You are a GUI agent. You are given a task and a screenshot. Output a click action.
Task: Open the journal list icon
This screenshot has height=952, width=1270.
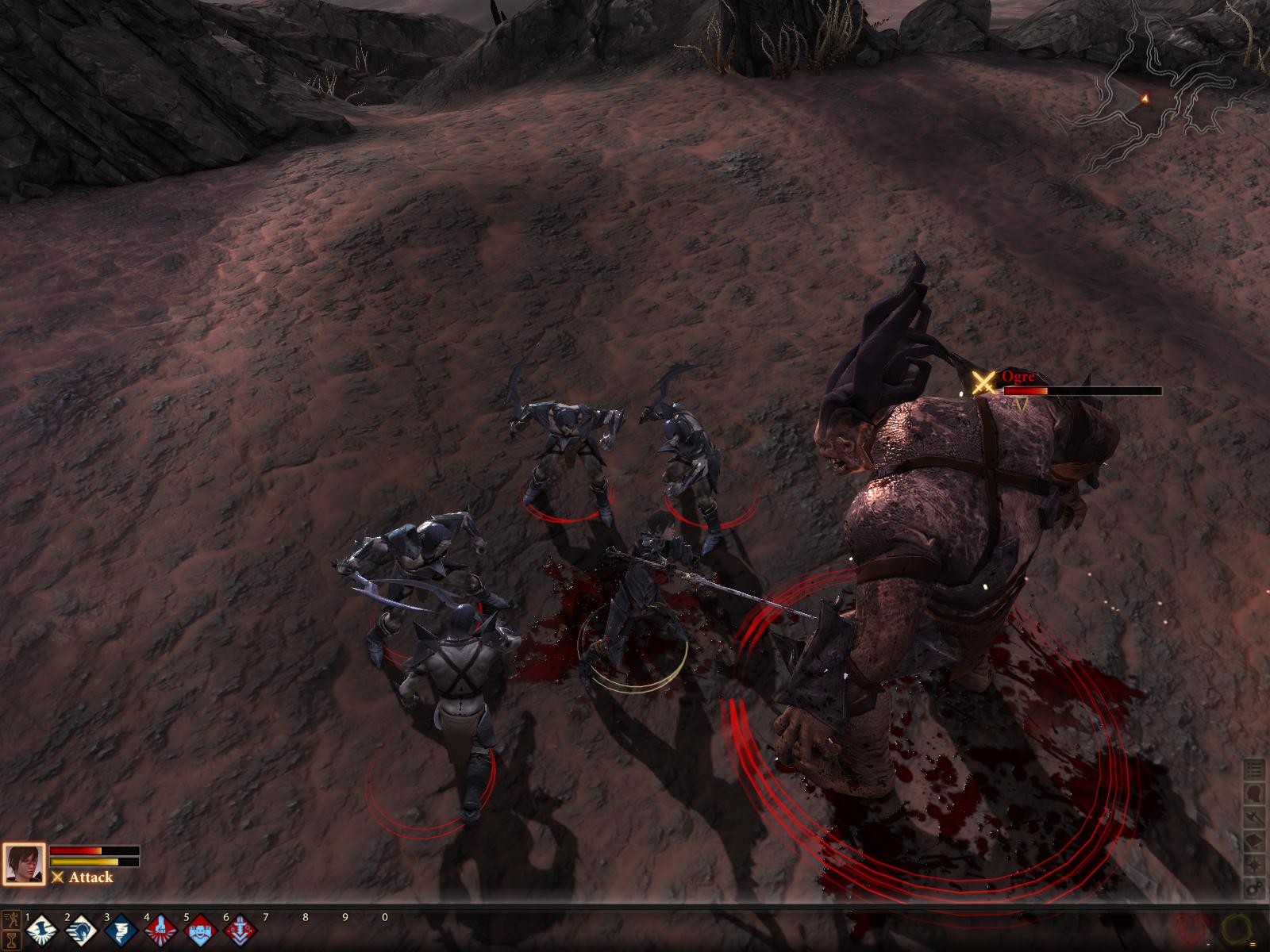[1254, 770]
